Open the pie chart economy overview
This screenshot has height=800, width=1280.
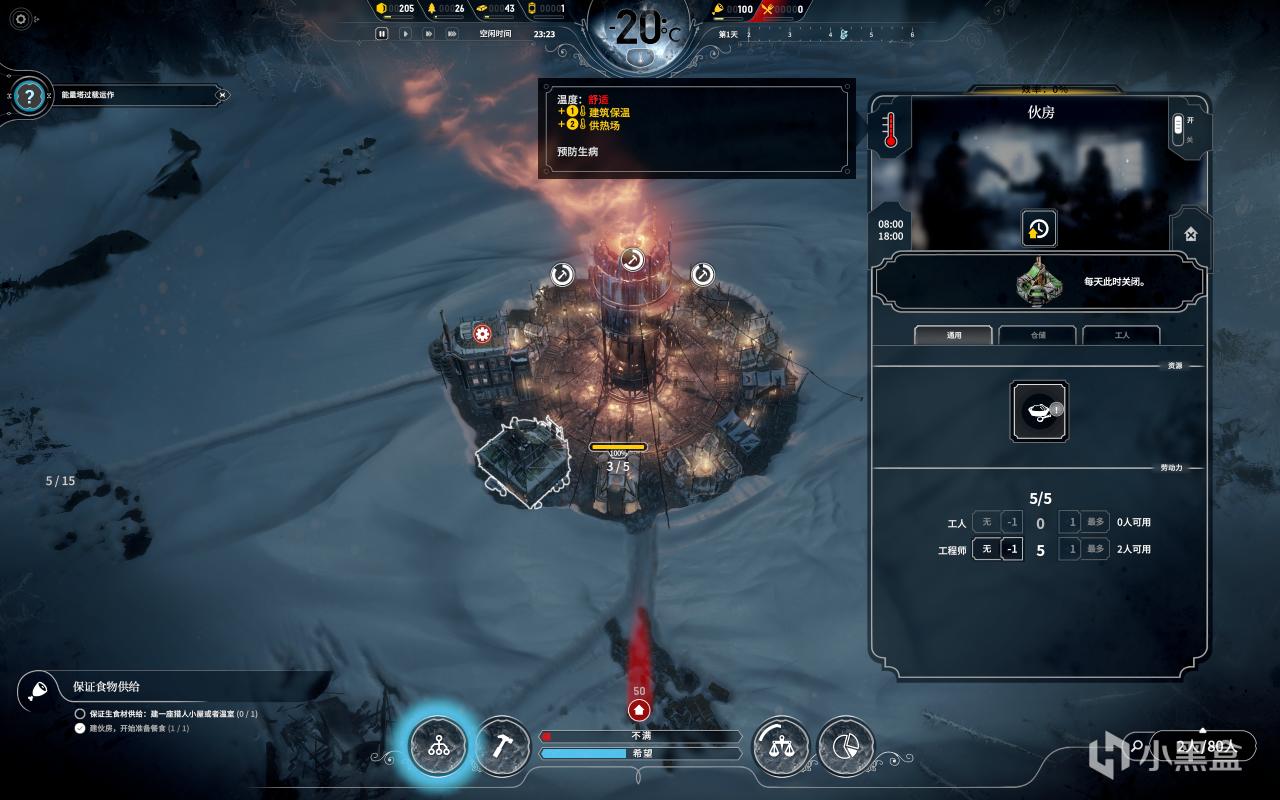pyautogui.click(x=845, y=746)
